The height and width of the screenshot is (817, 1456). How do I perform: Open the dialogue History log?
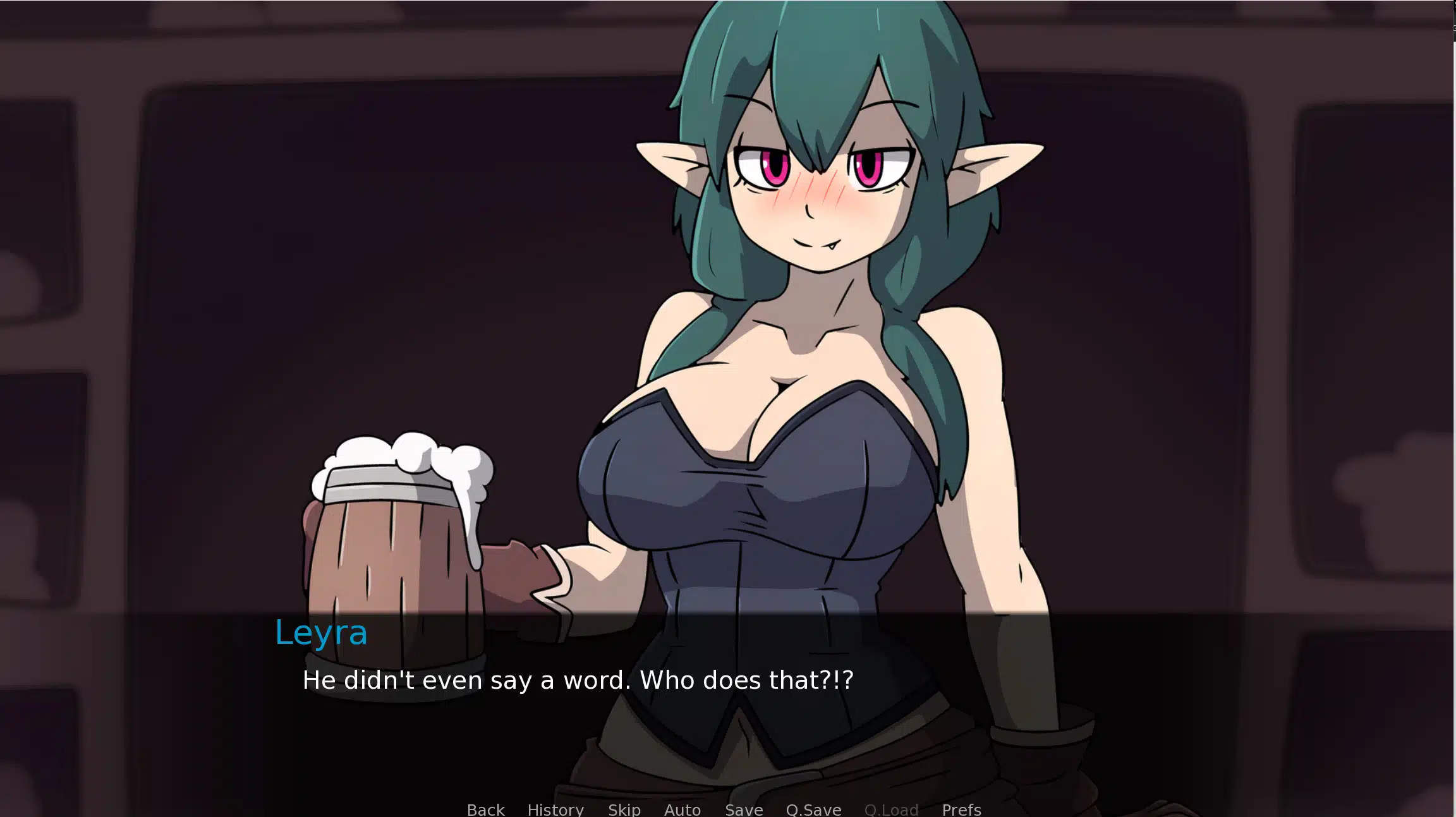555,809
